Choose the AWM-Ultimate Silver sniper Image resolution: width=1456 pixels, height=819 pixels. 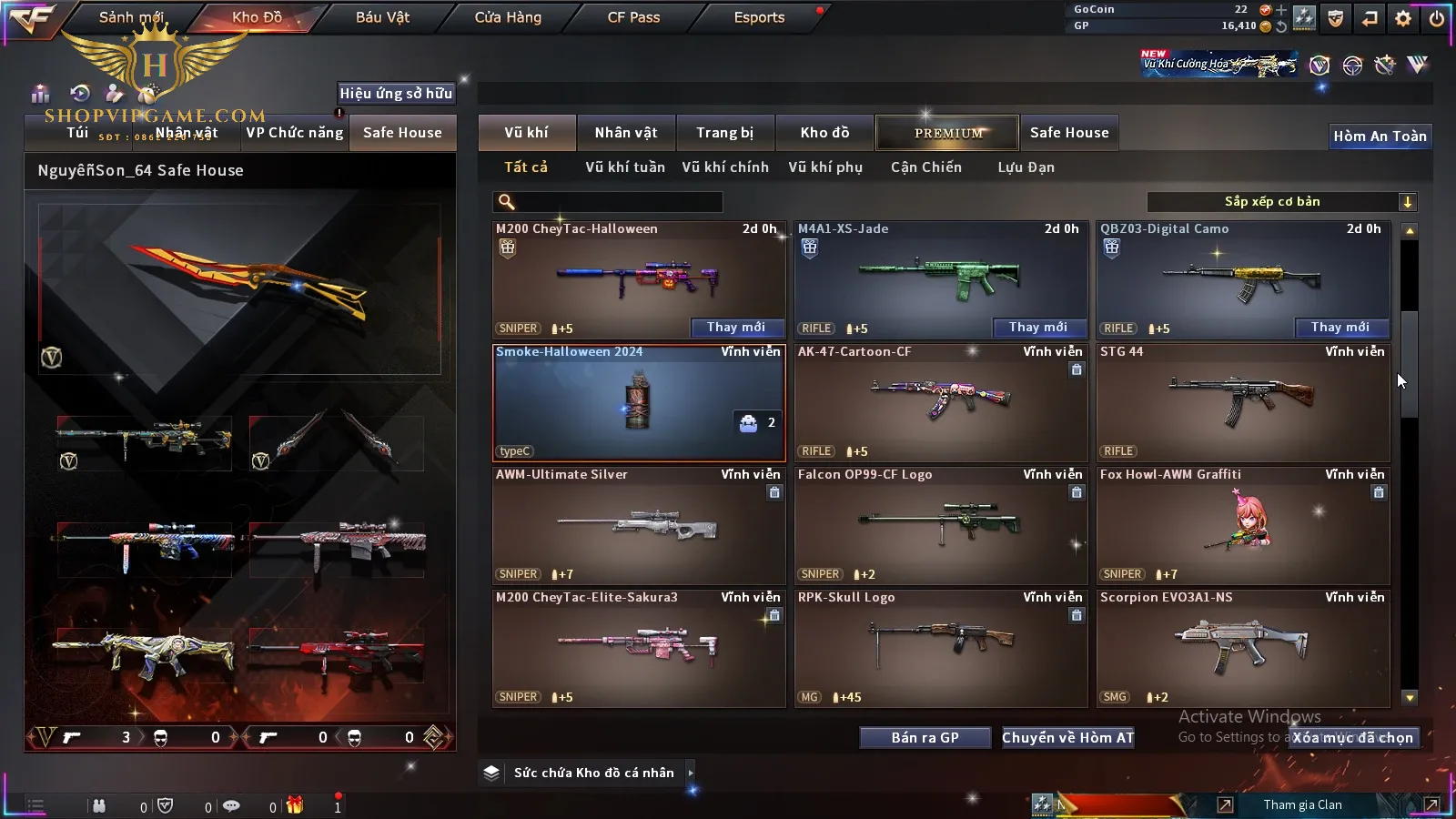click(x=639, y=525)
